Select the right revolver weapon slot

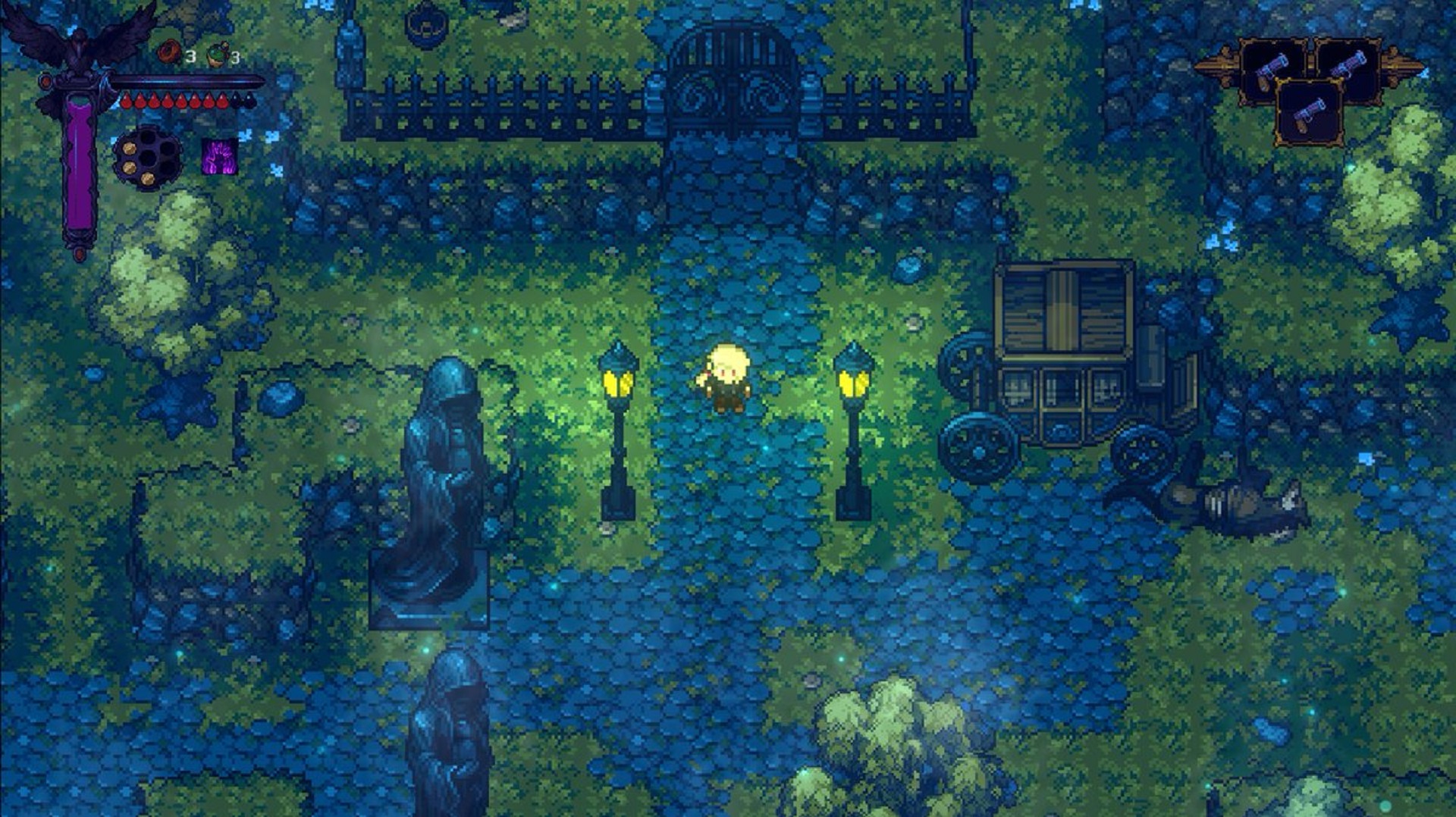[1348, 70]
